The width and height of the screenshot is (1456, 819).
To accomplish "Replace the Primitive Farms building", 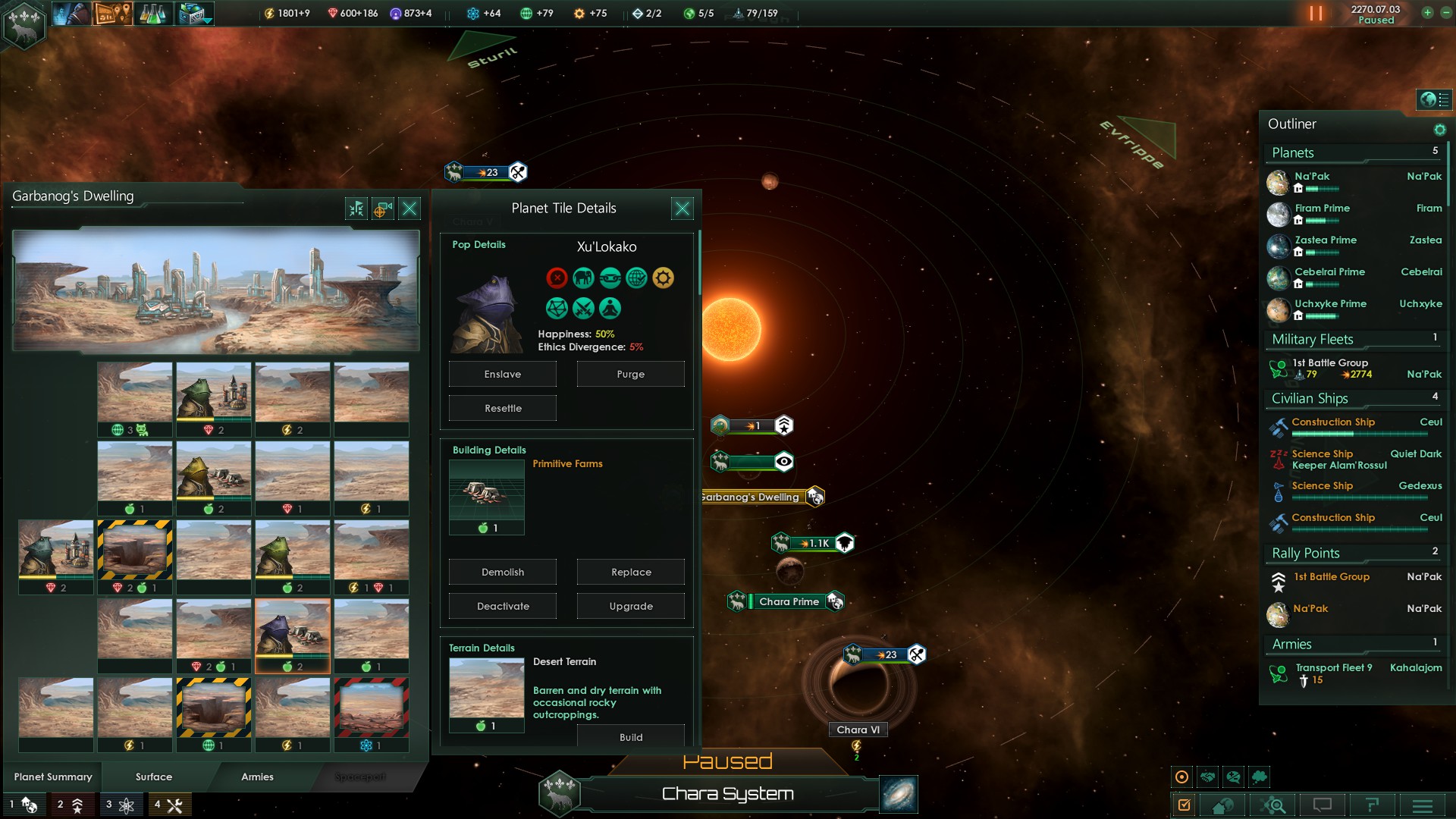I will [x=630, y=573].
